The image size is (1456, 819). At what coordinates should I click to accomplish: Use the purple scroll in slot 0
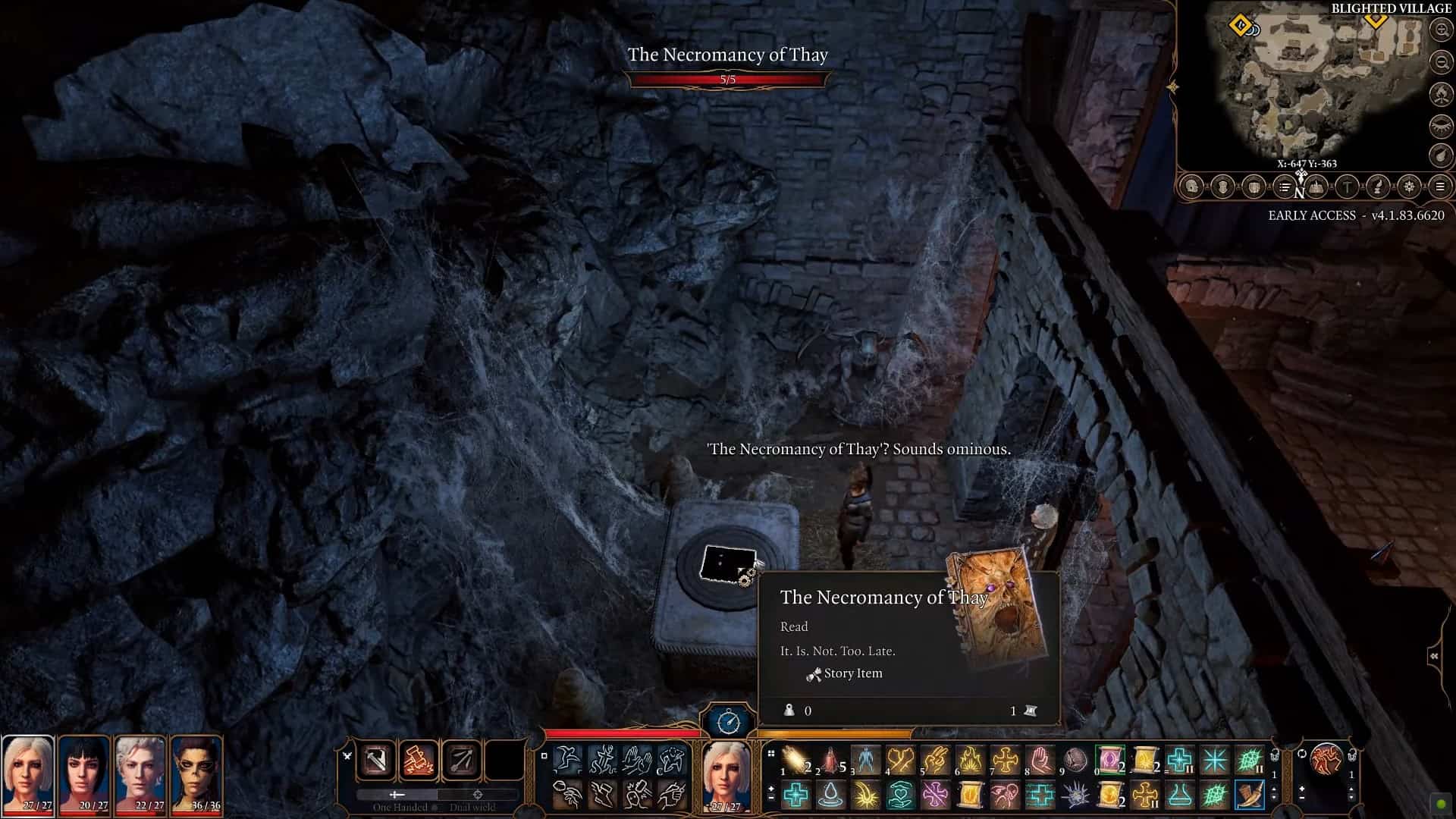(1109, 759)
